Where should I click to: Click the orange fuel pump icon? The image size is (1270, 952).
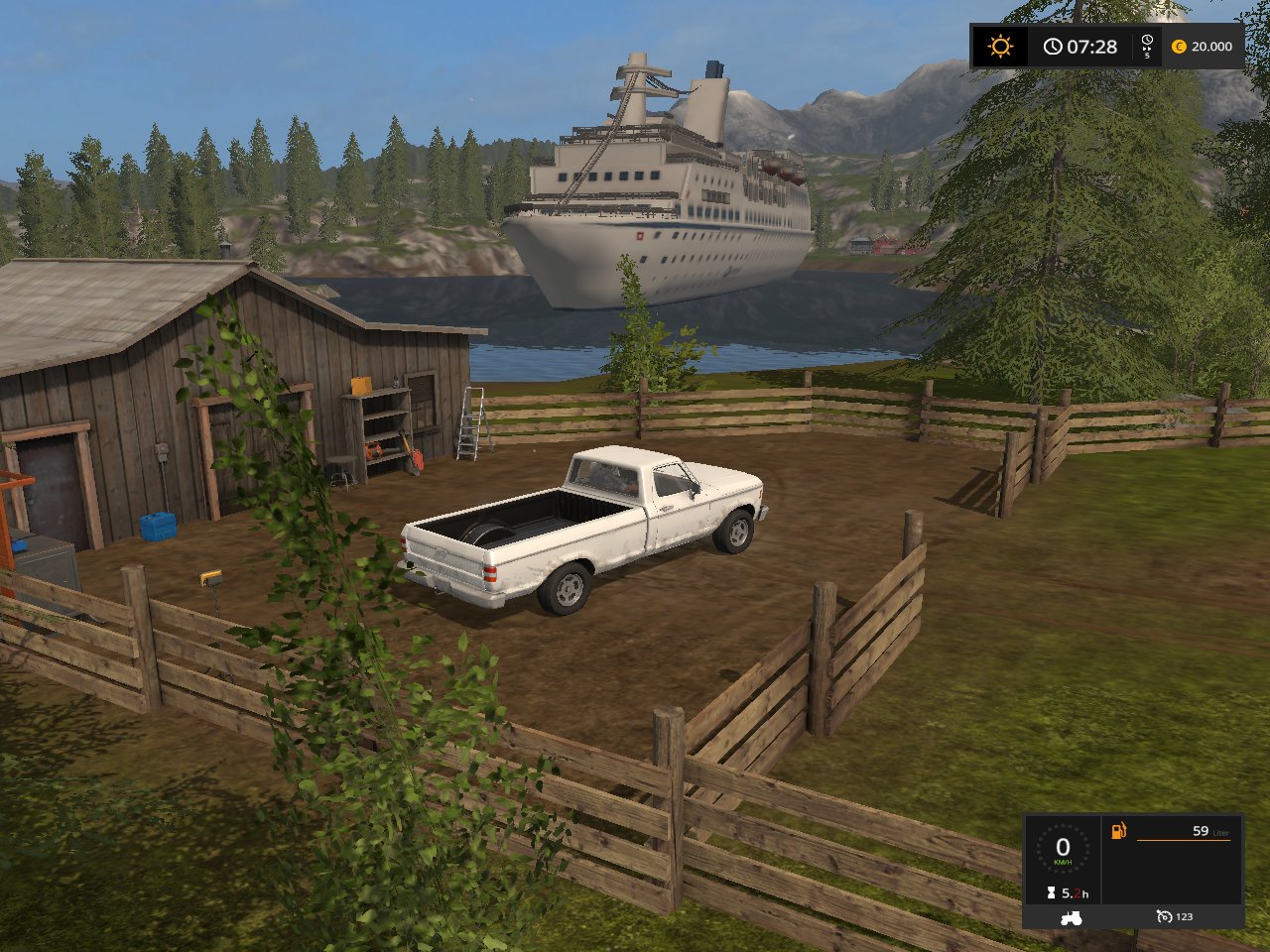[x=1119, y=831]
